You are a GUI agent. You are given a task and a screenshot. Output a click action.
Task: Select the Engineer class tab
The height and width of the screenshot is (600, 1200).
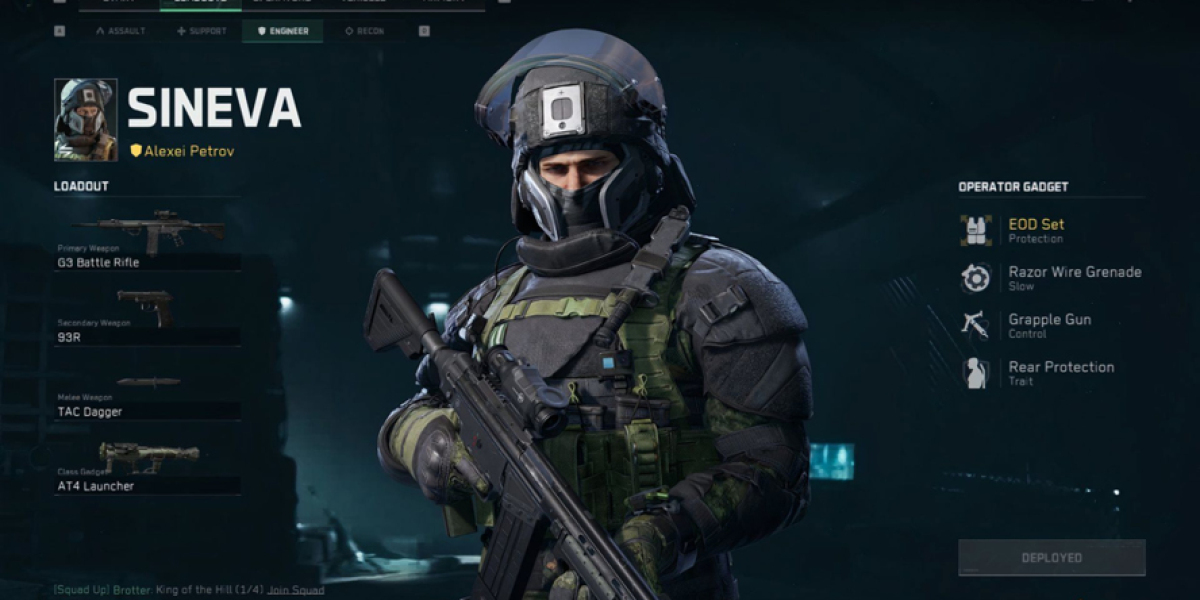point(283,31)
